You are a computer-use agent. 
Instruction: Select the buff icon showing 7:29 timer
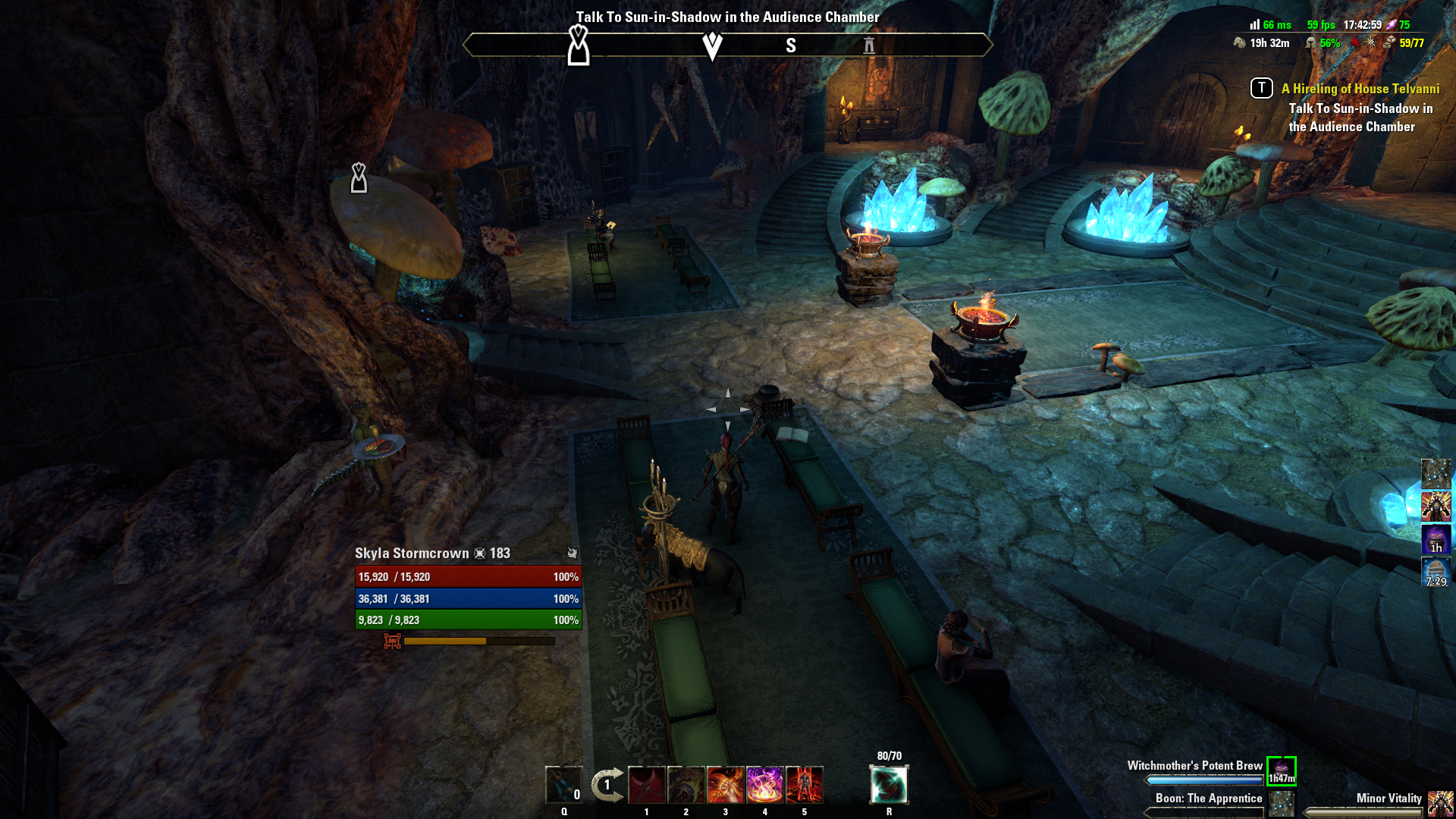pyautogui.click(x=1436, y=572)
